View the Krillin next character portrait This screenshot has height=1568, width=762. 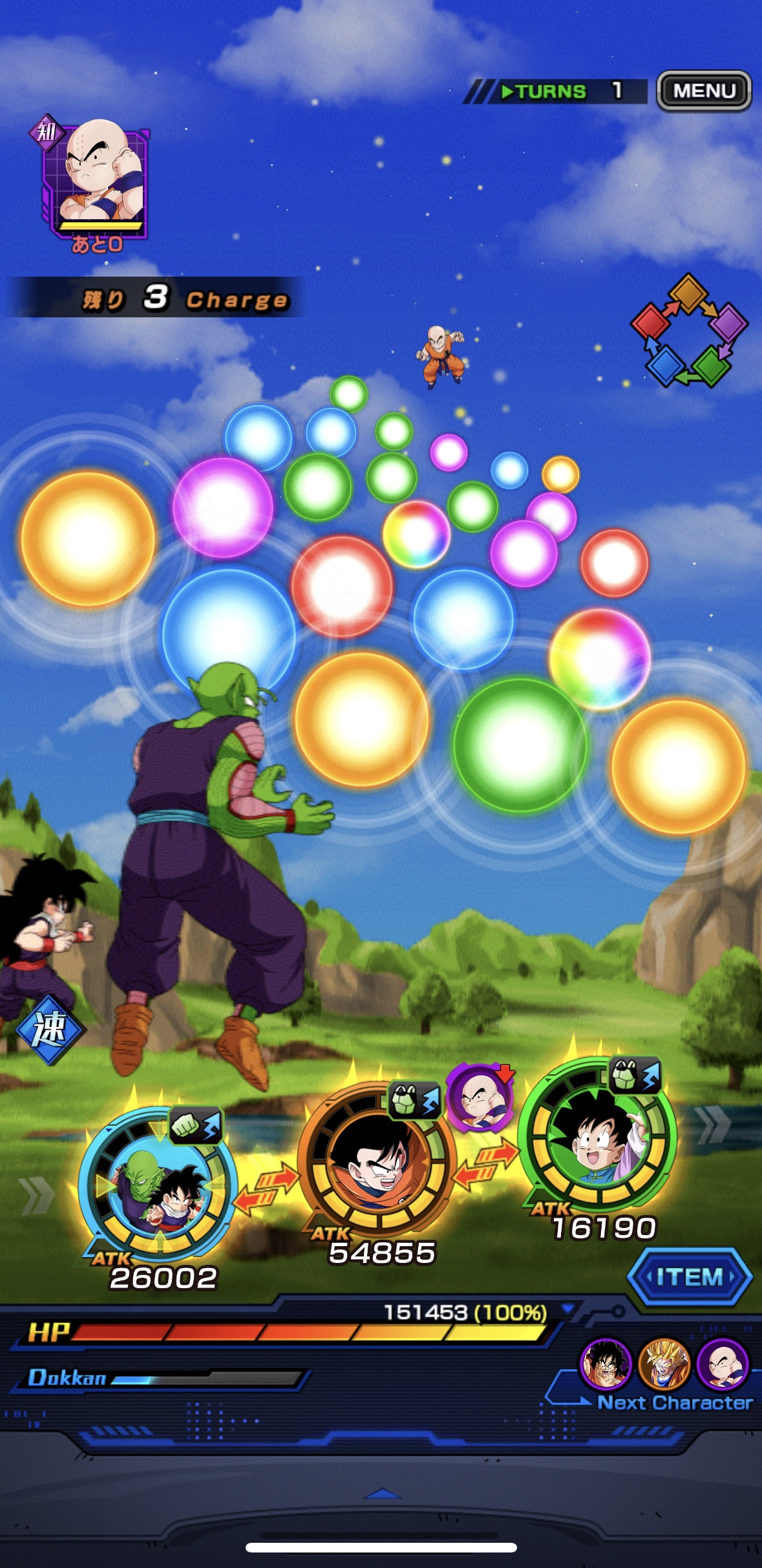point(723,1364)
